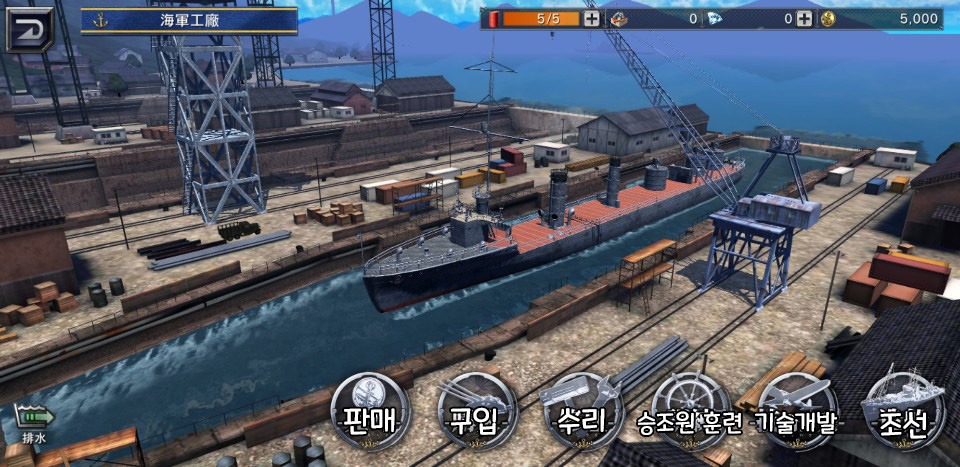Add diamonds with the plus button
The width and height of the screenshot is (960, 467).
804,19
